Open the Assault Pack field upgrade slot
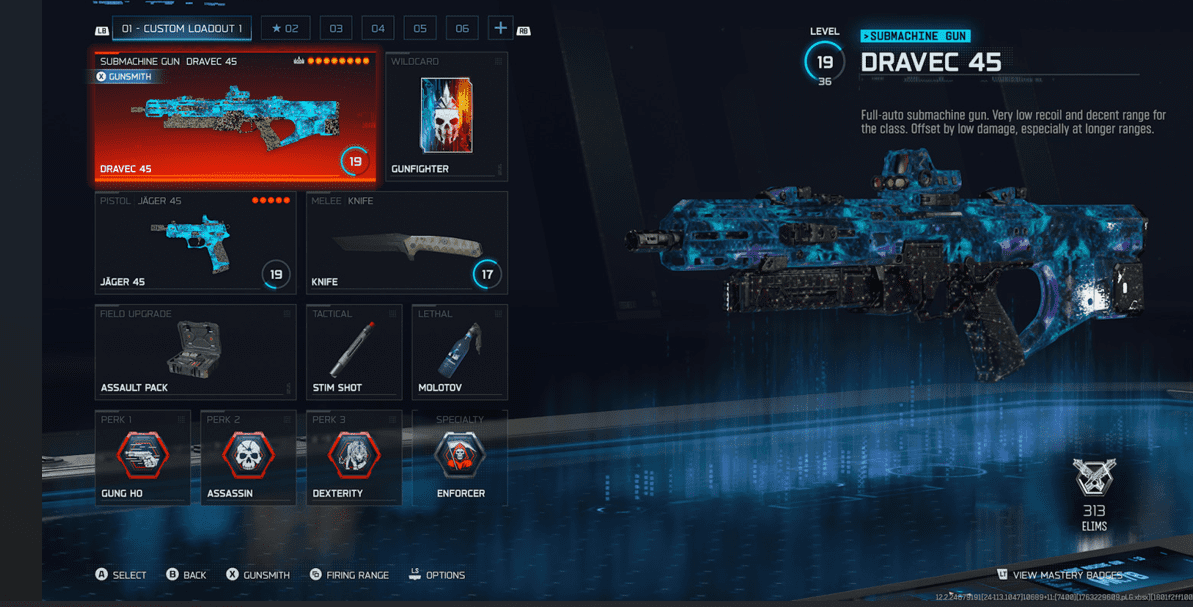1193x607 pixels. coord(195,352)
